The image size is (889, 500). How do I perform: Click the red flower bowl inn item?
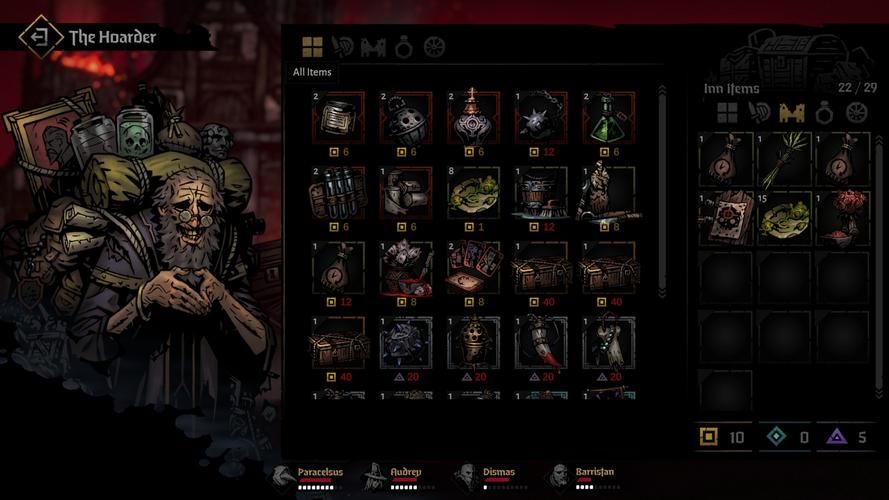pos(844,217)
